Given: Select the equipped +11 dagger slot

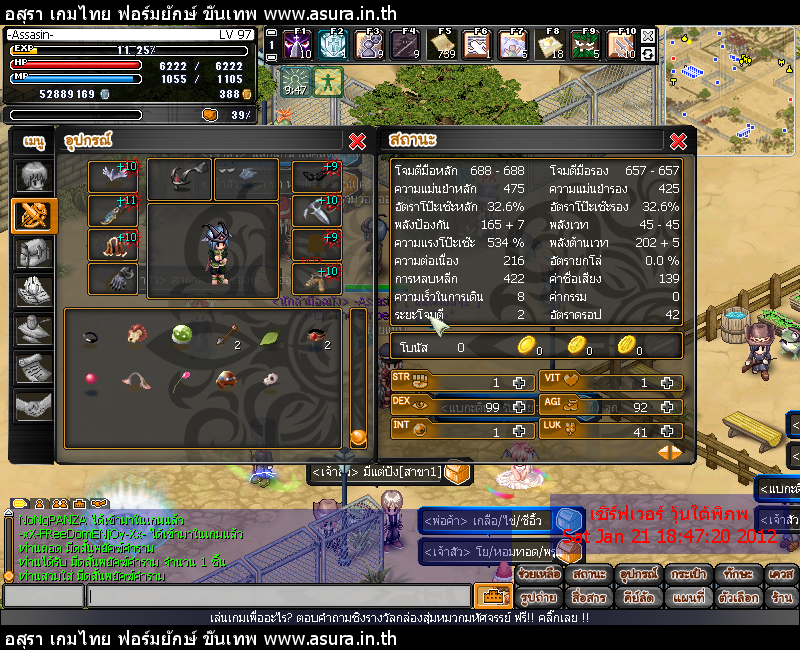Looking at the screenshot, I should coord(113,211).
